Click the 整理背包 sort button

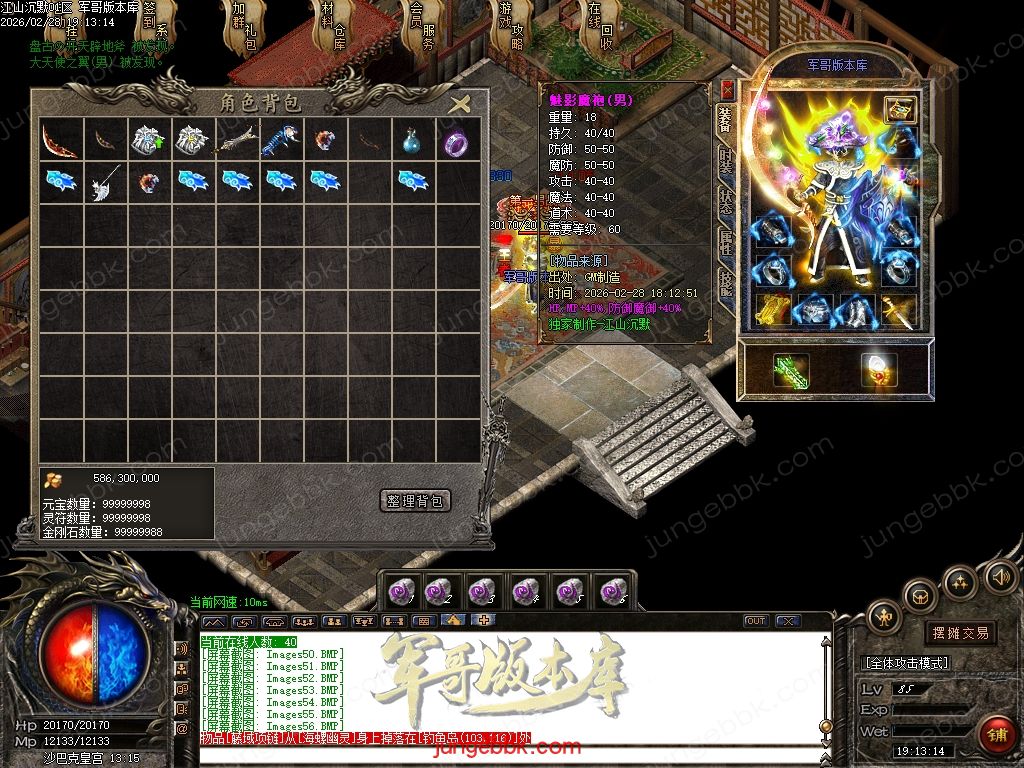(x=416, y=501)
